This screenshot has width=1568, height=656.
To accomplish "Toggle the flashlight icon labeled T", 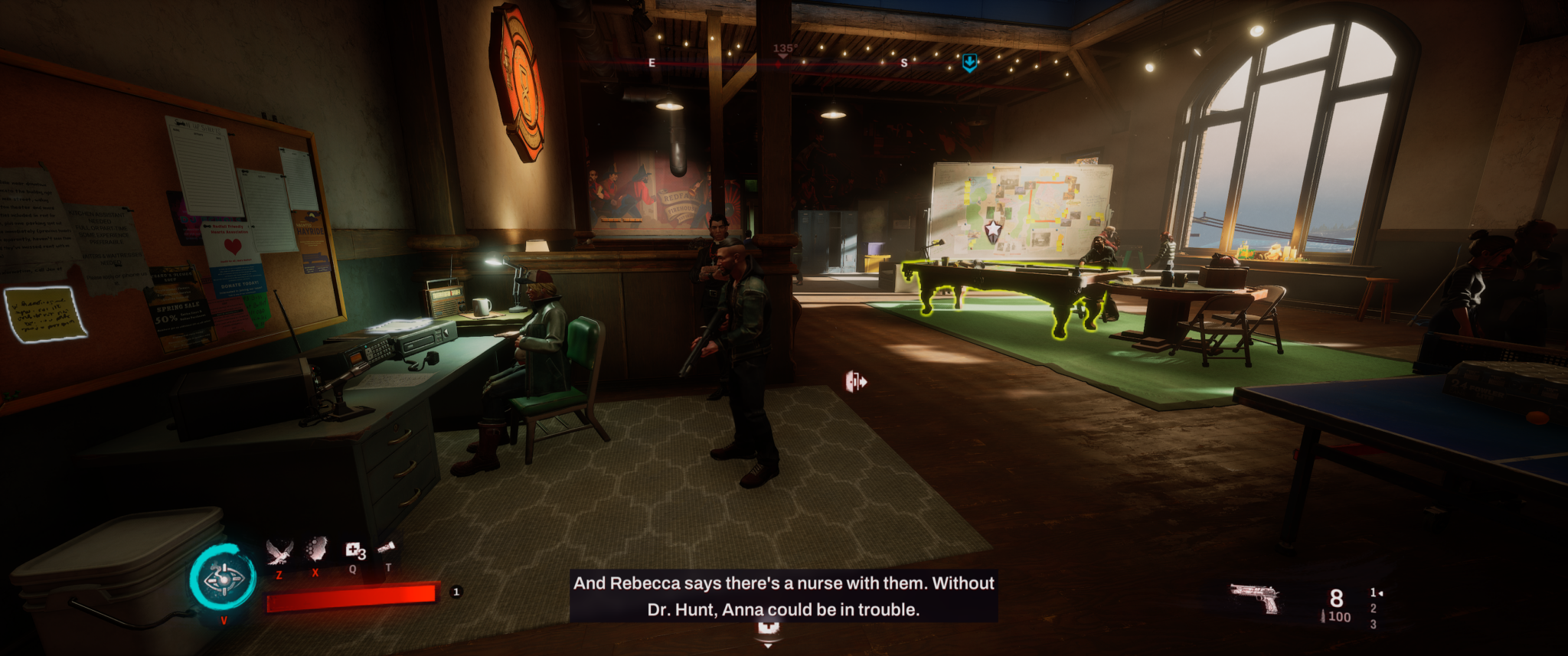I will (x=386, y=548).
